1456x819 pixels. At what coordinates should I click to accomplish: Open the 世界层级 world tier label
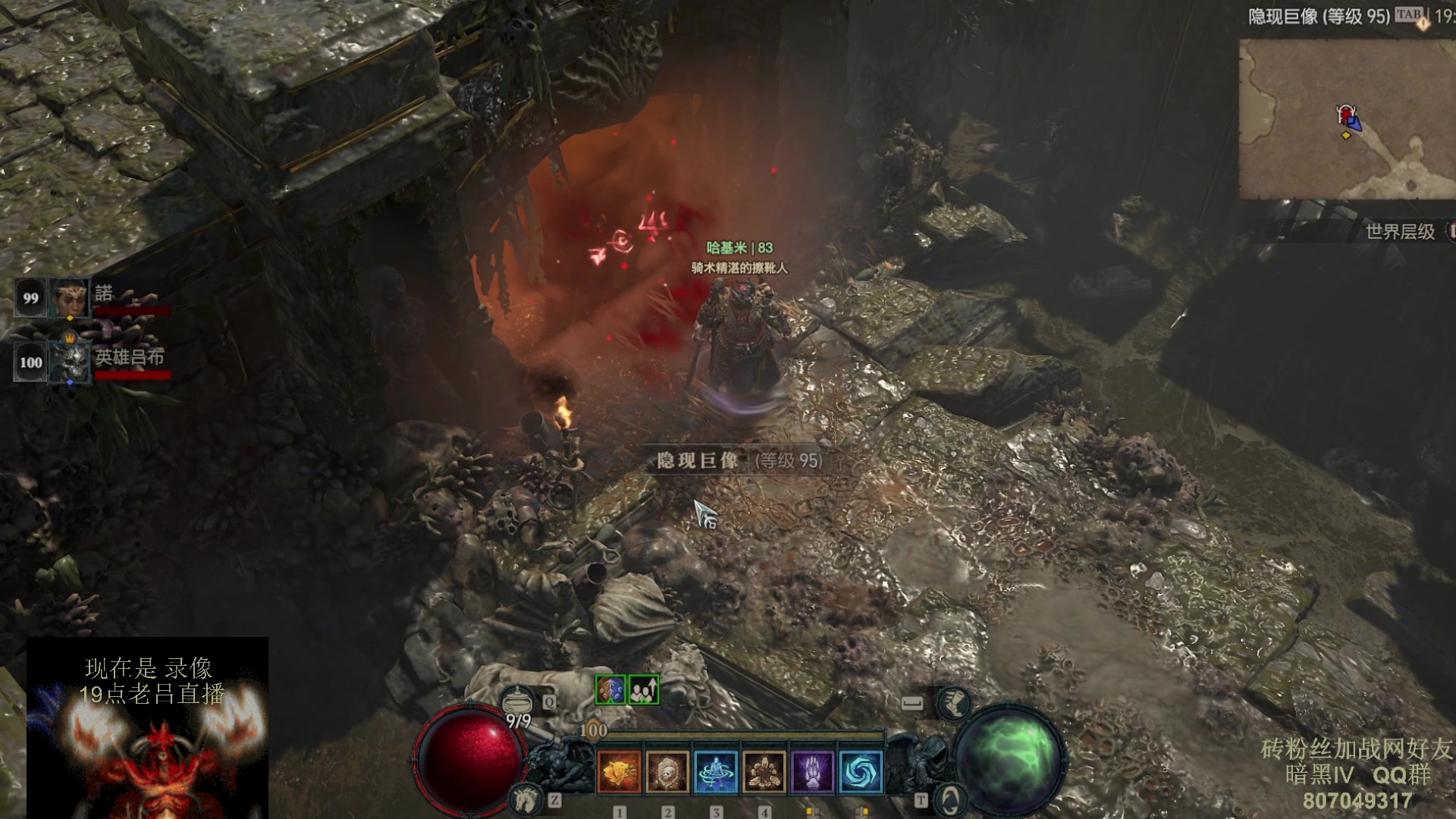1400,231
